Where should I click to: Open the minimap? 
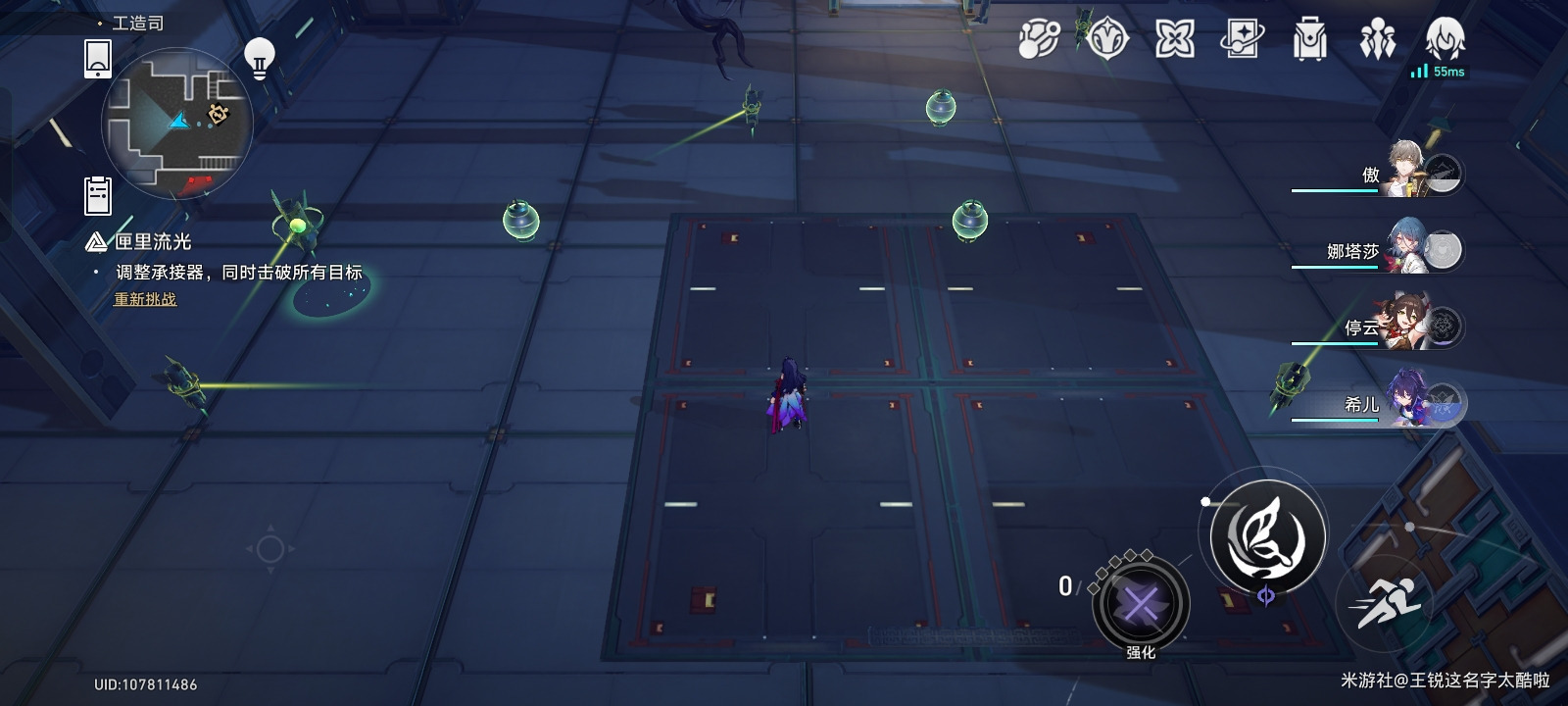tap(176, 122)
